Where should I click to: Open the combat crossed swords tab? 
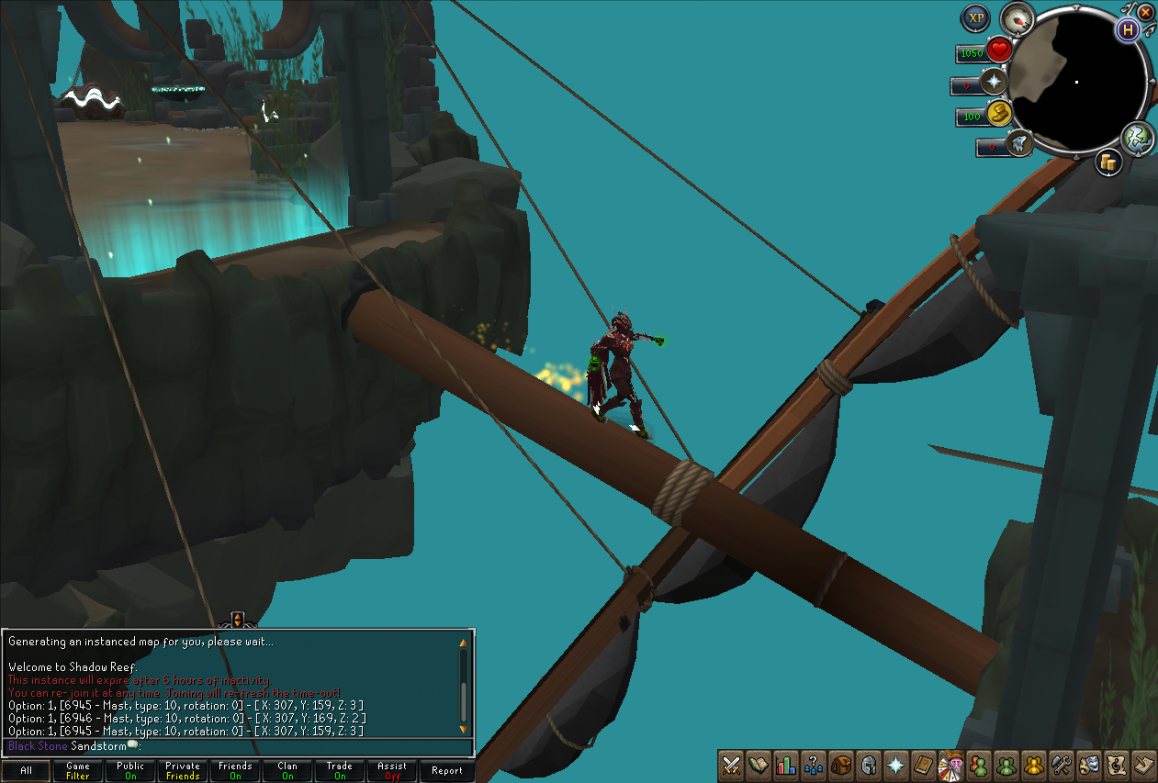click(731, 765)
